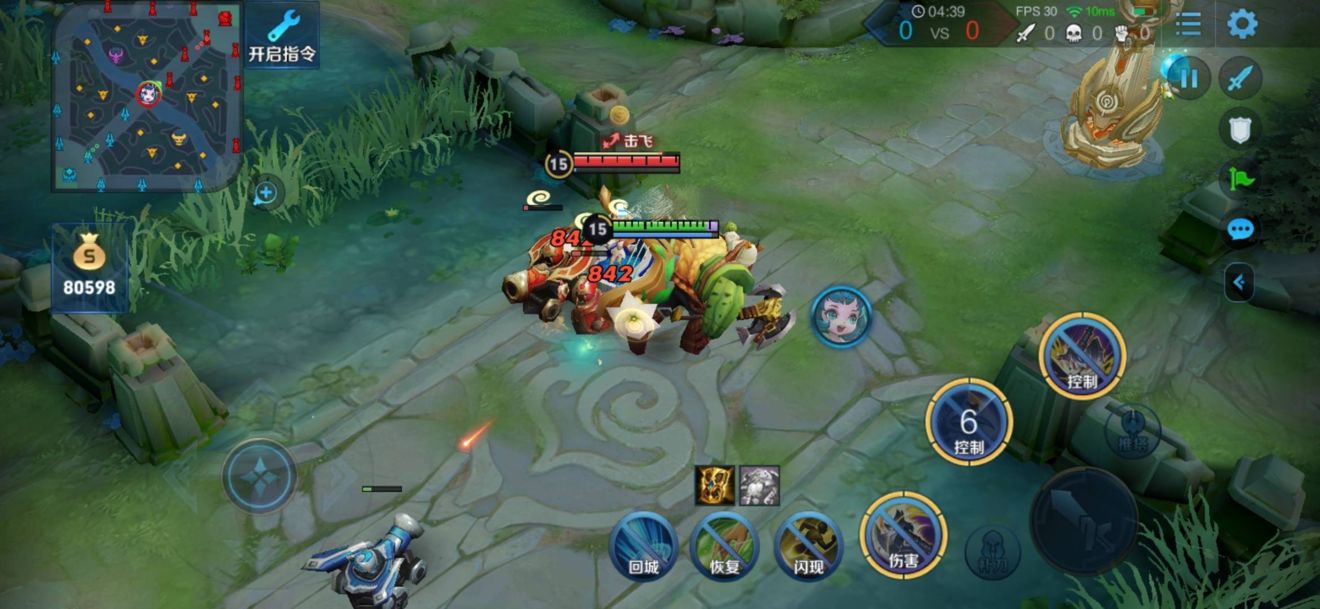1320x609 pixels.
Task: Open the chat speech bubble
Action: coord(1240,231)
